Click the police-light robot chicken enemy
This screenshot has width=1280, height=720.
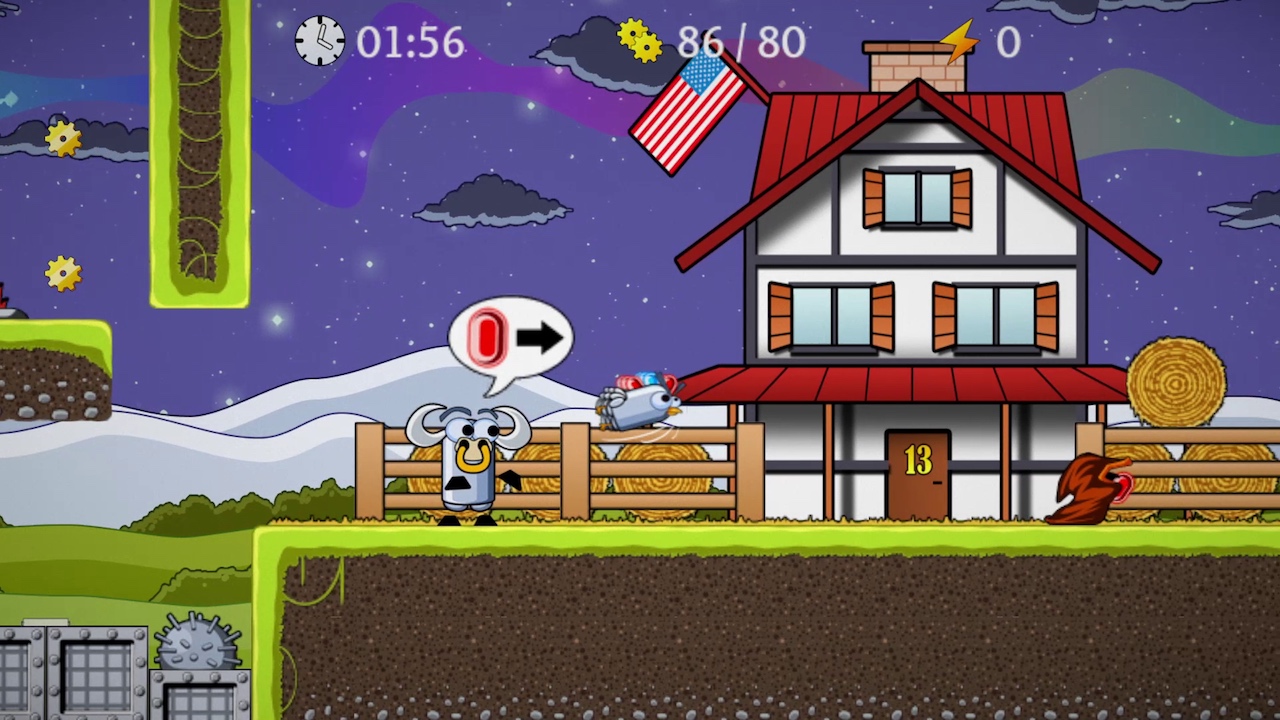(x=640, y=400)
